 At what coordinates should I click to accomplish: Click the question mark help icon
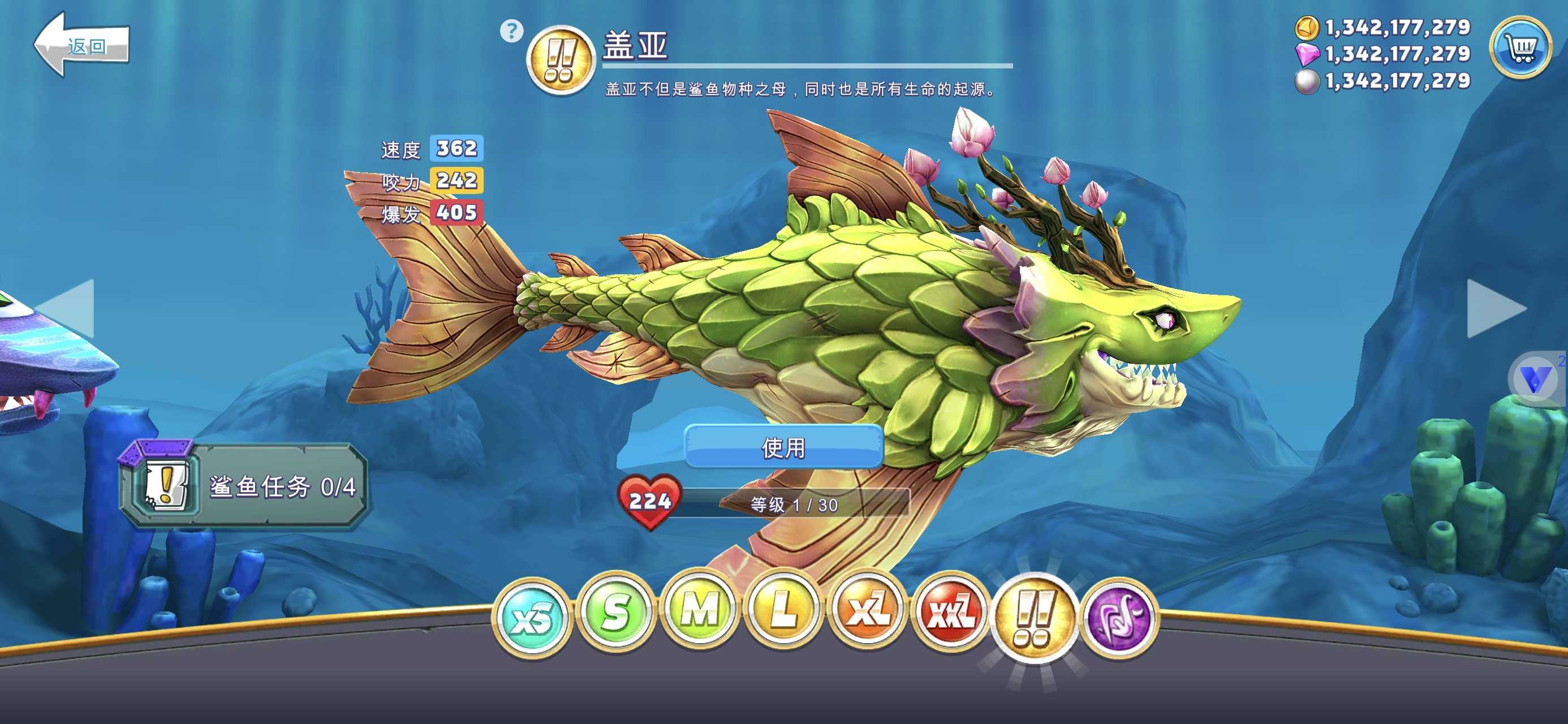pos(511,31)
